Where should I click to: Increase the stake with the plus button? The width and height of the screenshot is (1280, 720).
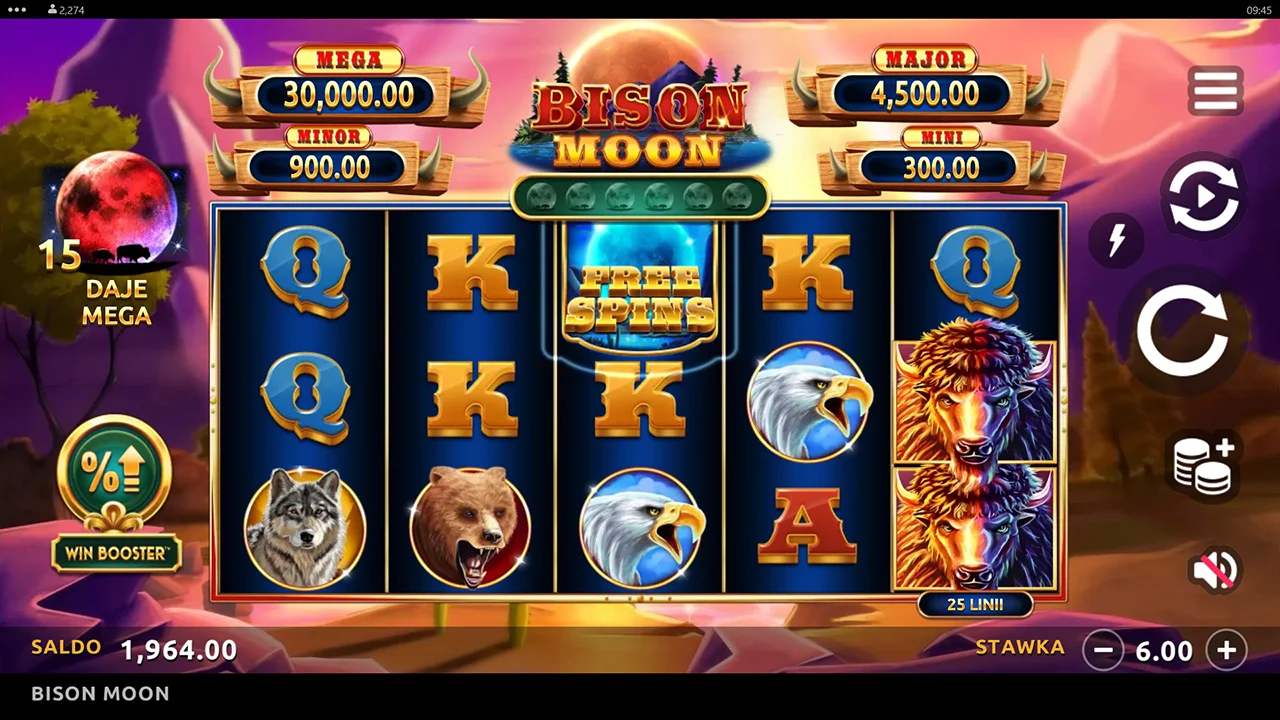click(1227, 651)
